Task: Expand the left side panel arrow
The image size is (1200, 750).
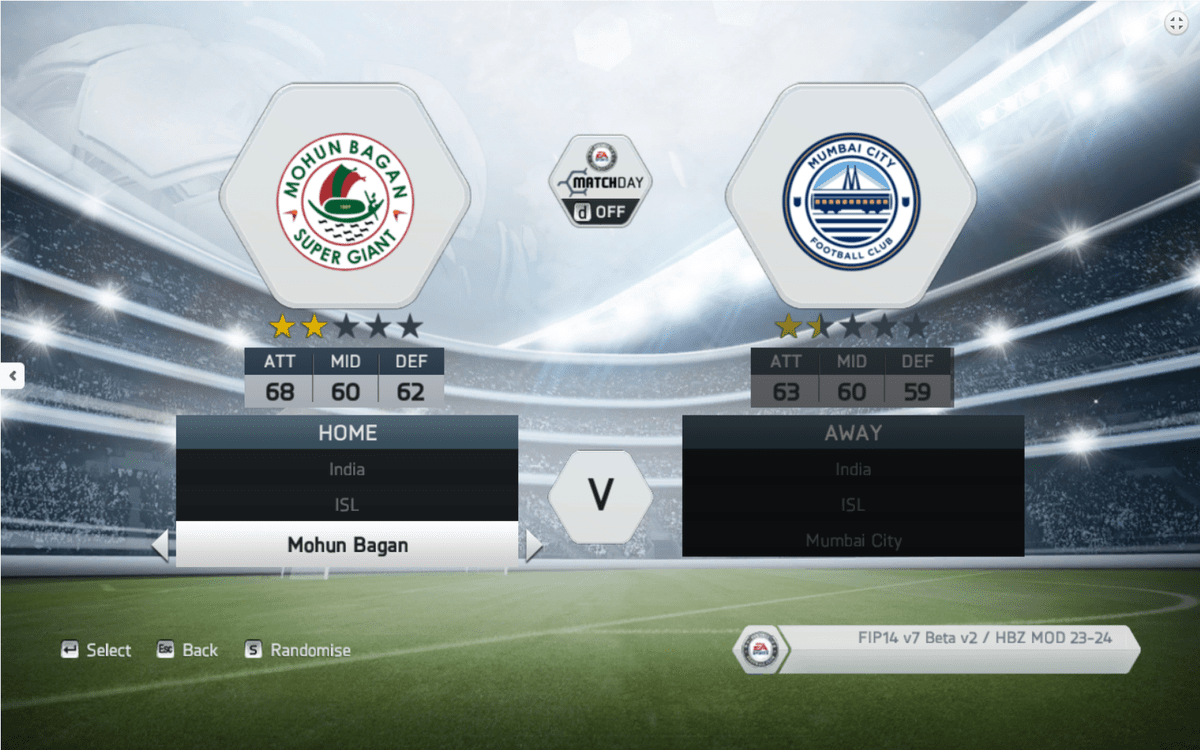Action: pyautogui.click(x=13, y=376)
